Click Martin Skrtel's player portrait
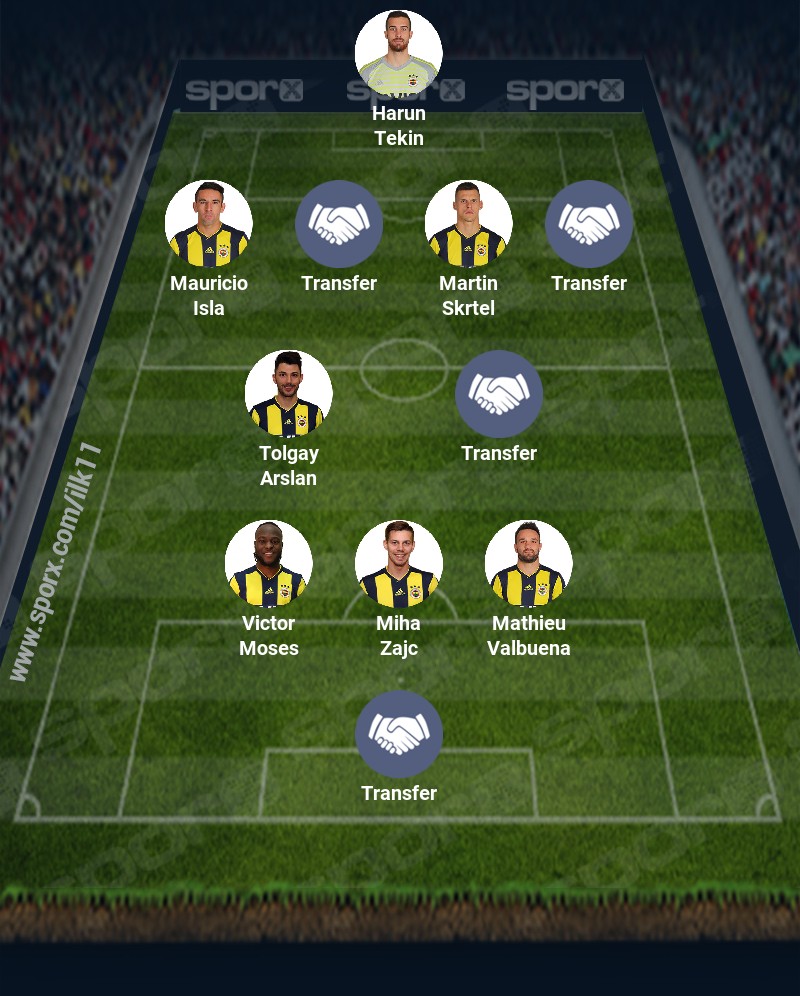 click(469, 224)
